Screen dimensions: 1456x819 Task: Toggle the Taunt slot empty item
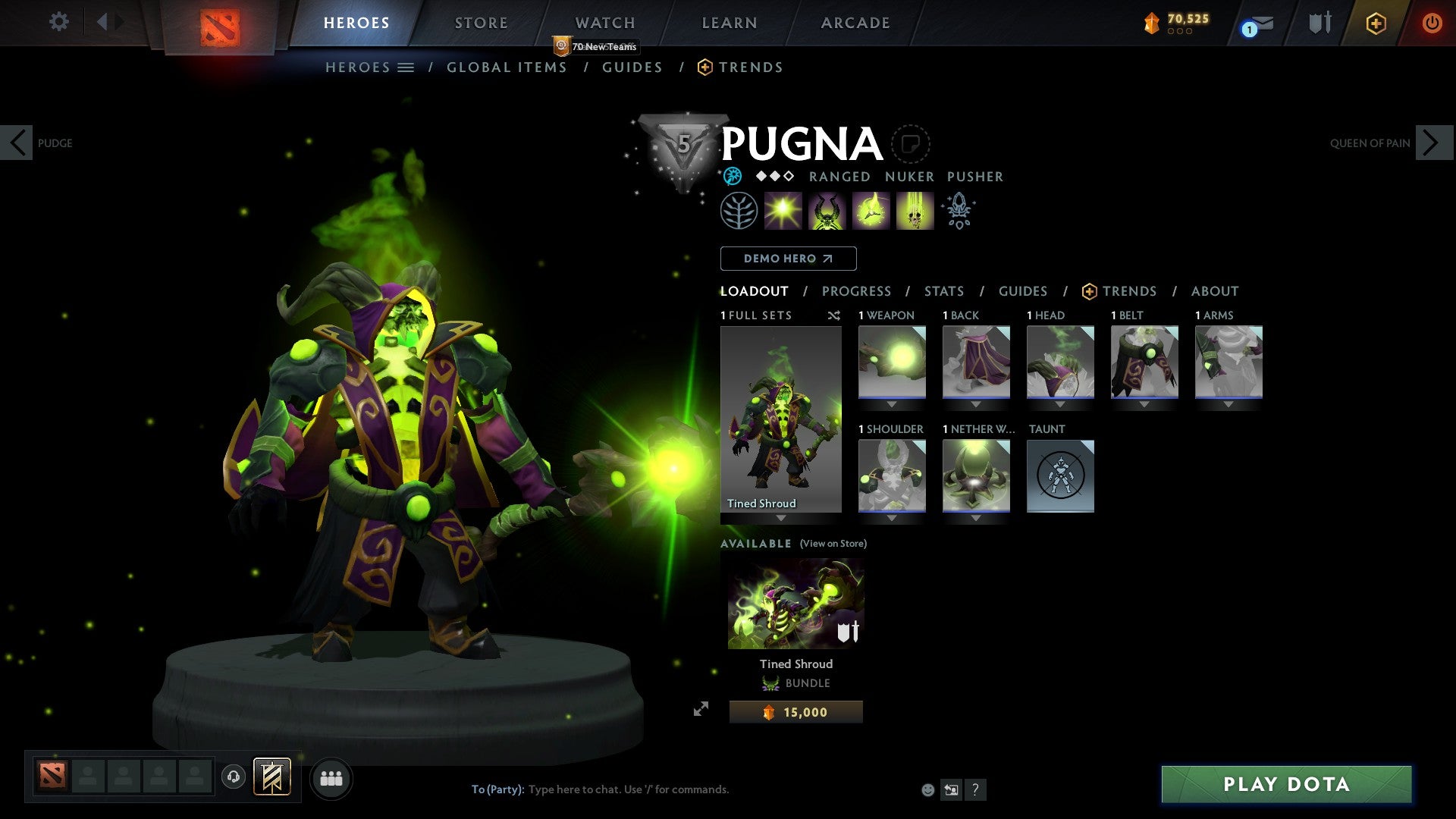click(1060, 476)
